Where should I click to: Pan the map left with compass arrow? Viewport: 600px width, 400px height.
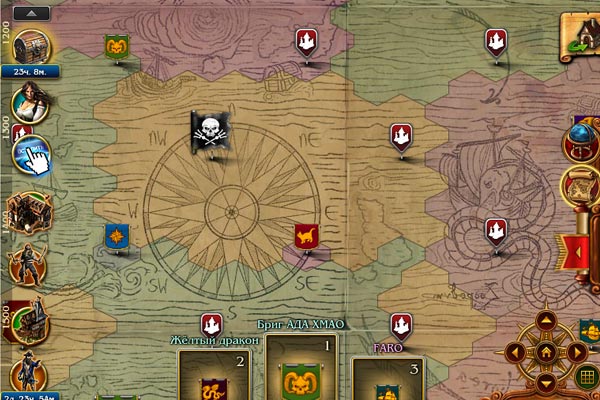516,352
